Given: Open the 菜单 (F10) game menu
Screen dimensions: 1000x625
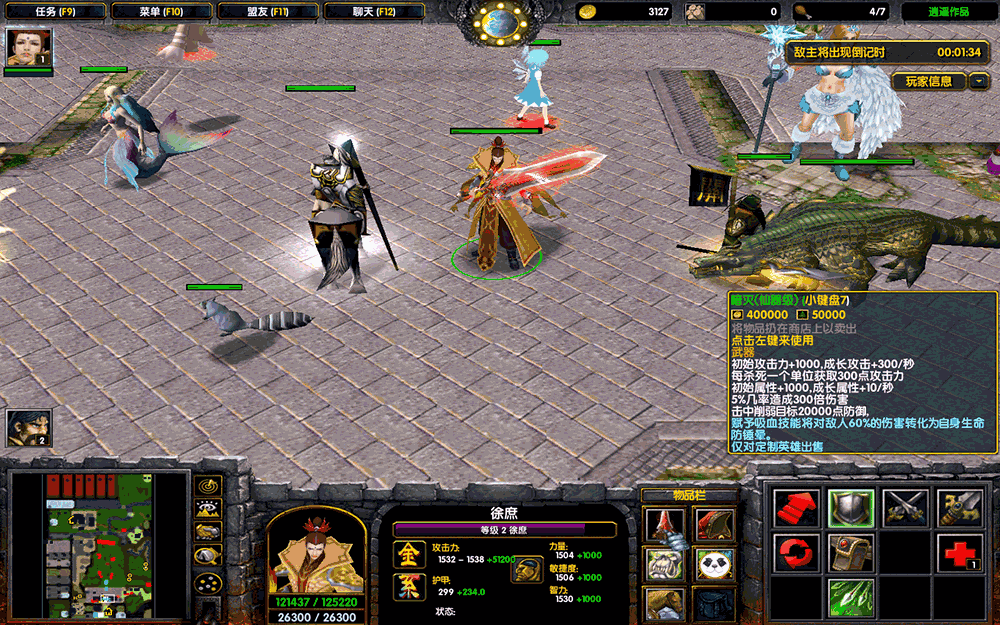Looking at the screenshot, I should tap(161, 12).
